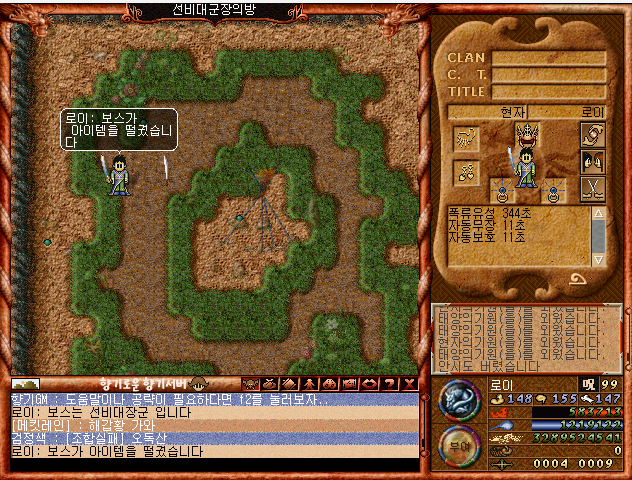Click the X button in the toolbar
Viewport: 632px width, 480px height.
(x=409, y=383)
